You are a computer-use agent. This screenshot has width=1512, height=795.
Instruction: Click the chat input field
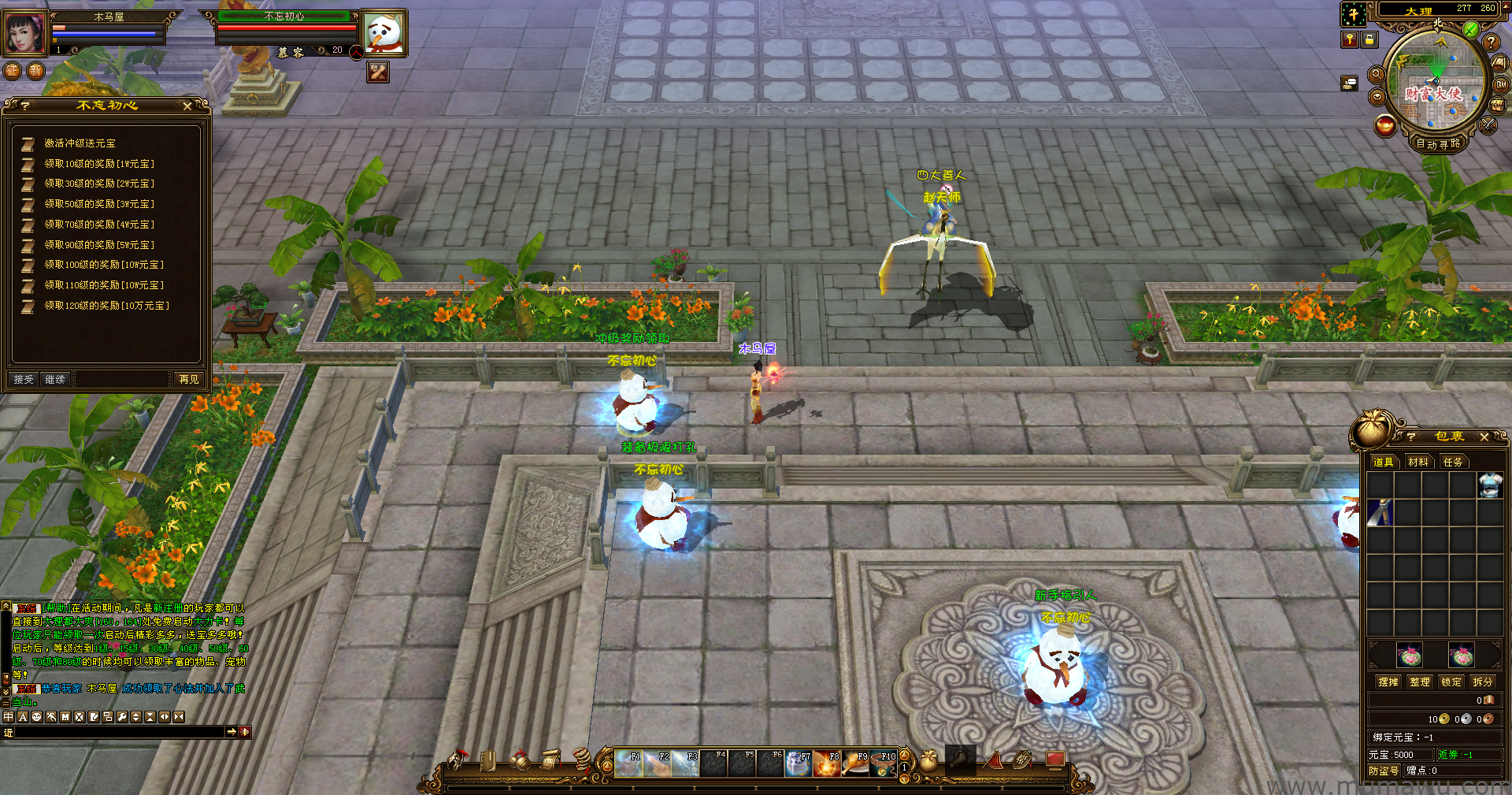(x=118, y=733)
